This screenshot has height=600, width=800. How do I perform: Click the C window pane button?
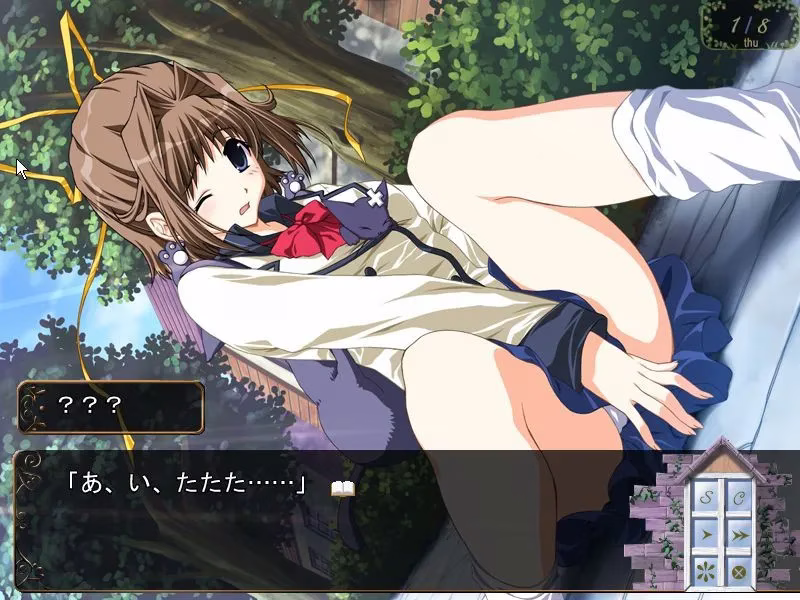(739, 497)
